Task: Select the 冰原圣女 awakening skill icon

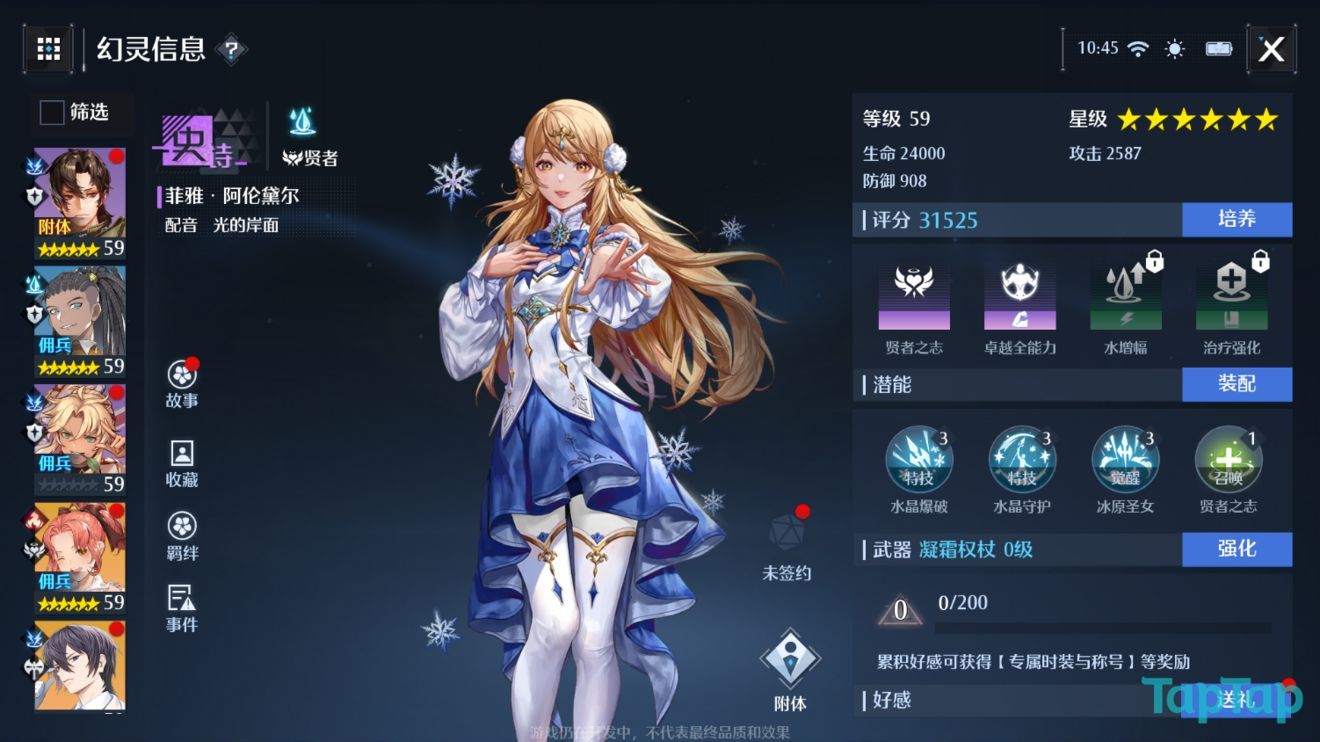Action: [x=1125, y=460]
